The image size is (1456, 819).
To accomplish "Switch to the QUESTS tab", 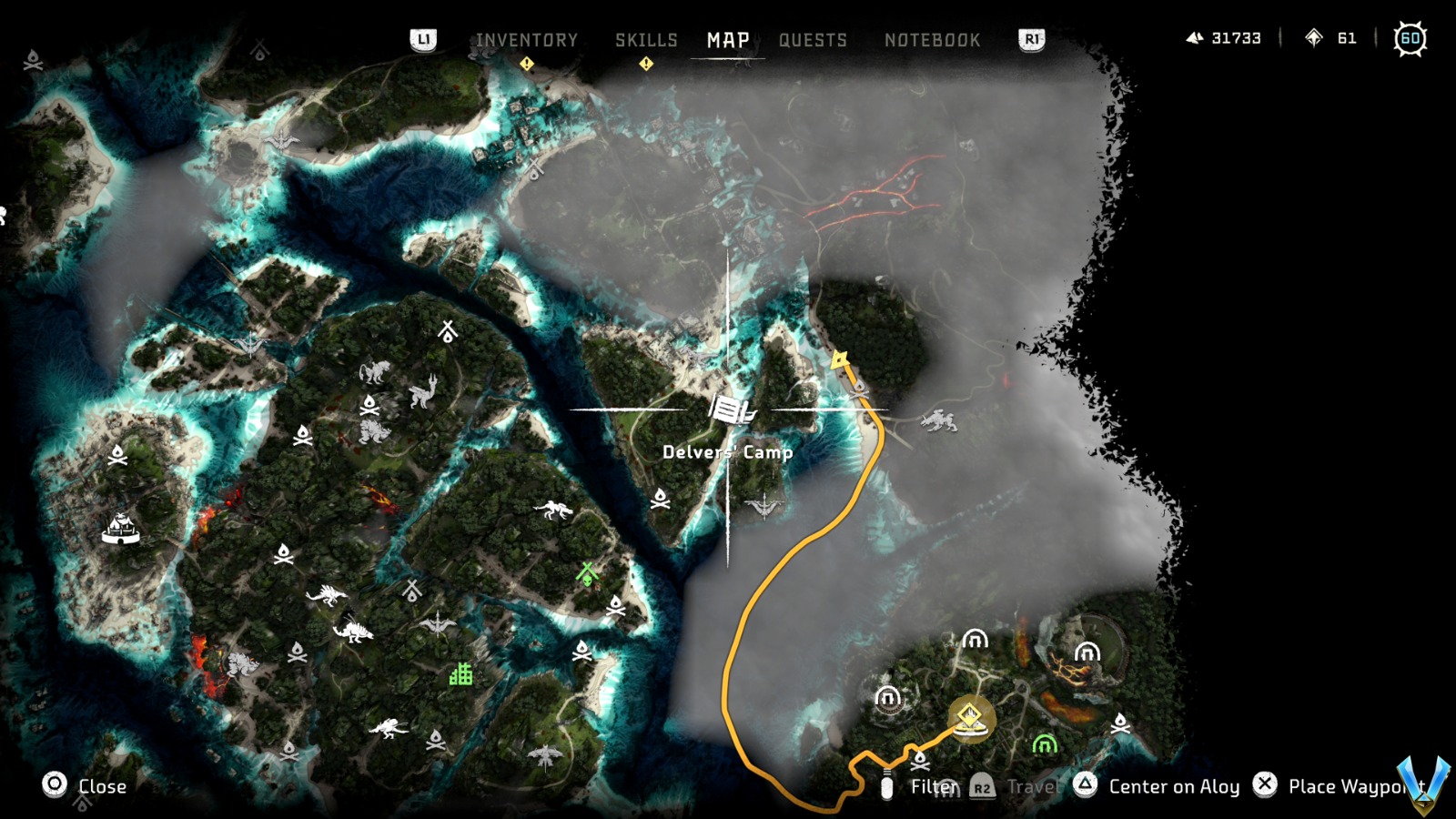I will click(813, 39).
